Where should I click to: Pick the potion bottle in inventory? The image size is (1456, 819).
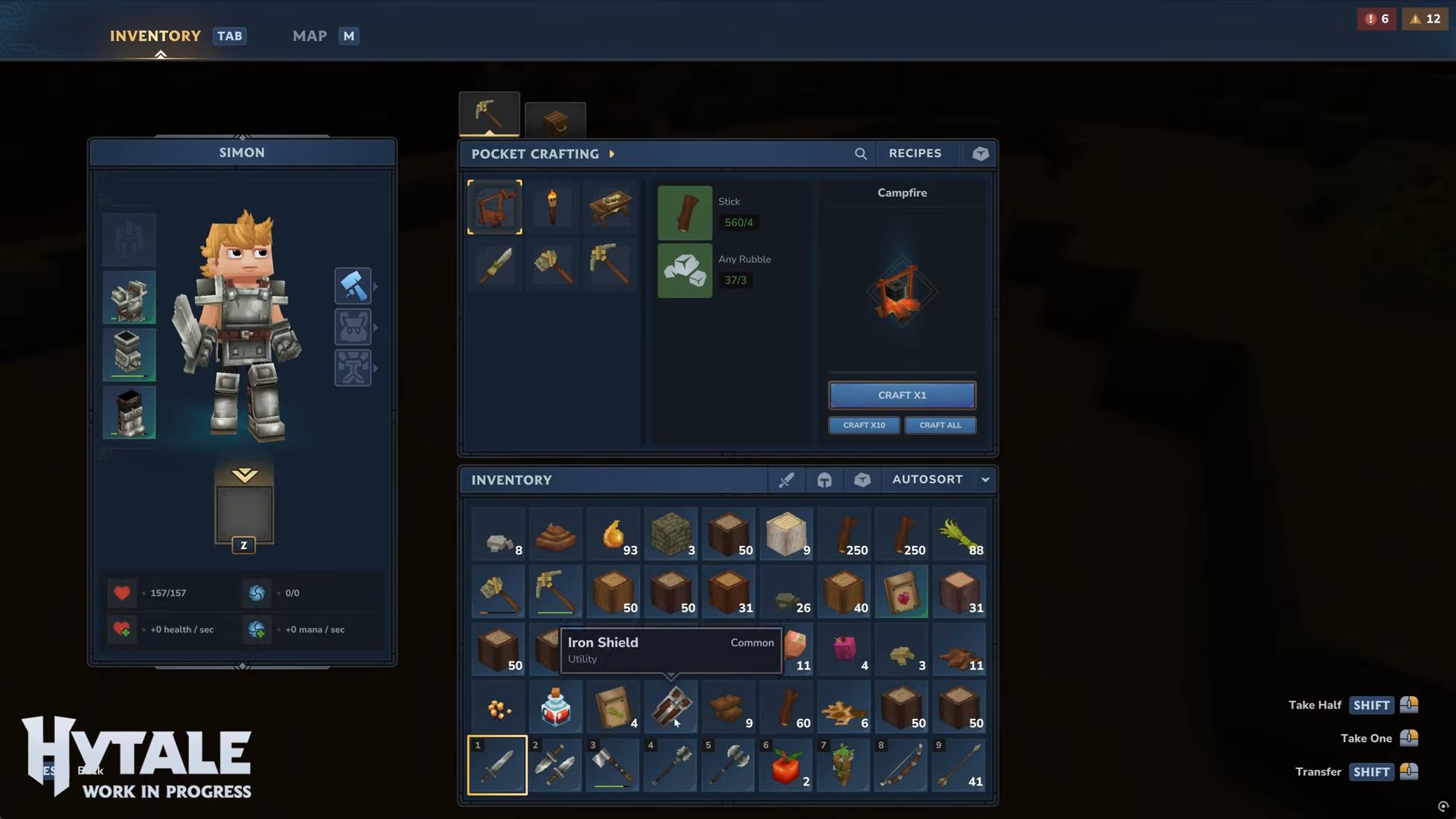555,707
